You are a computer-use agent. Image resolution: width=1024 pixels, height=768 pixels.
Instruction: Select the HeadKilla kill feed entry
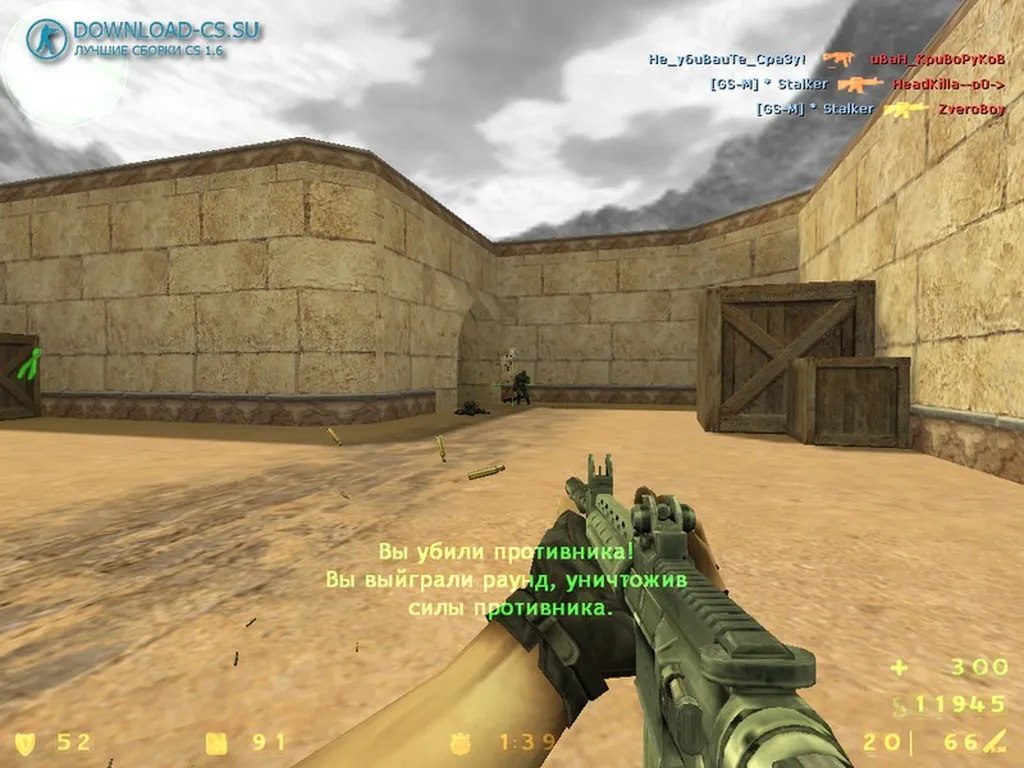coord(948,84)
